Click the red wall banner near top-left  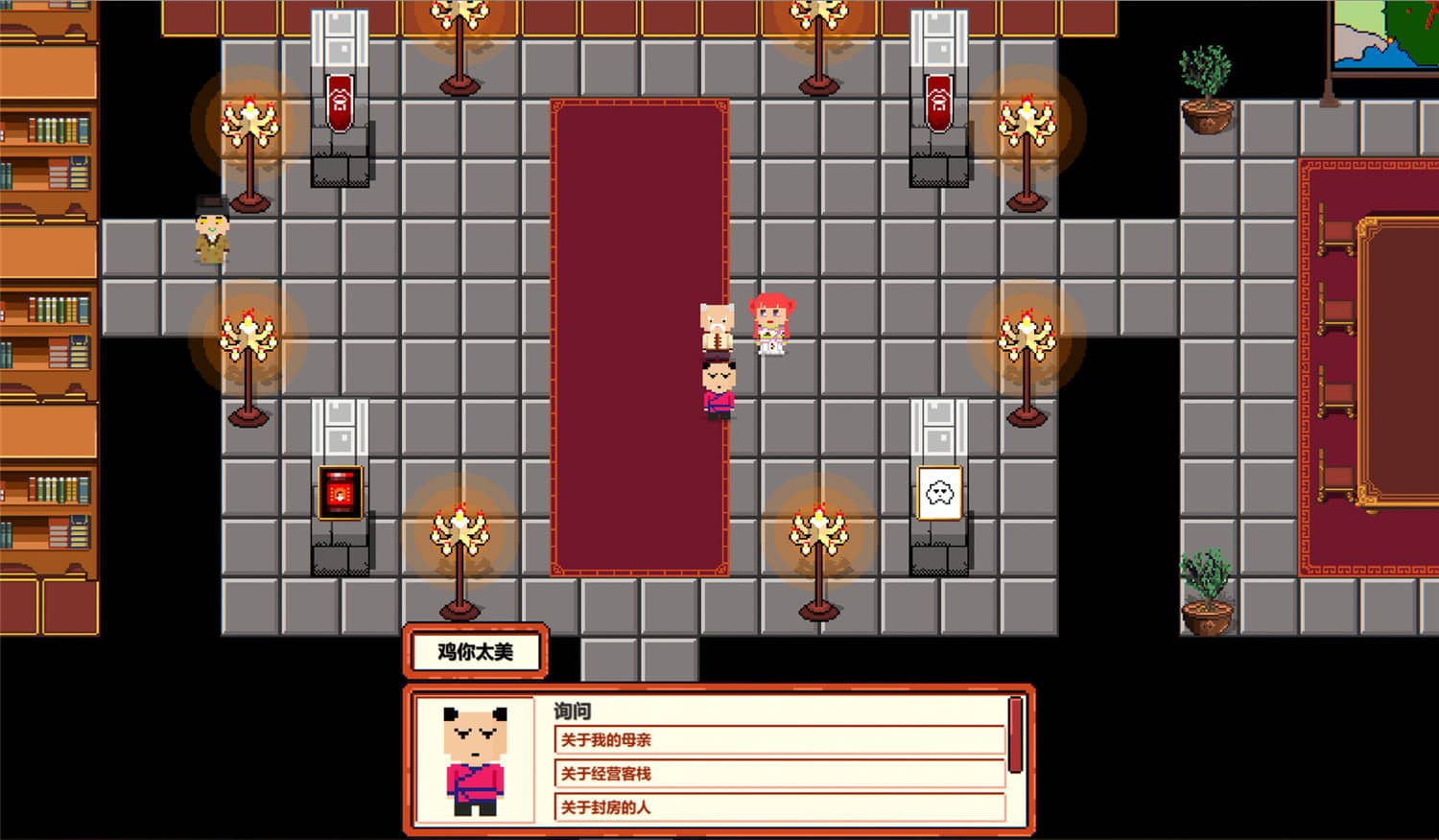[338, 101]
